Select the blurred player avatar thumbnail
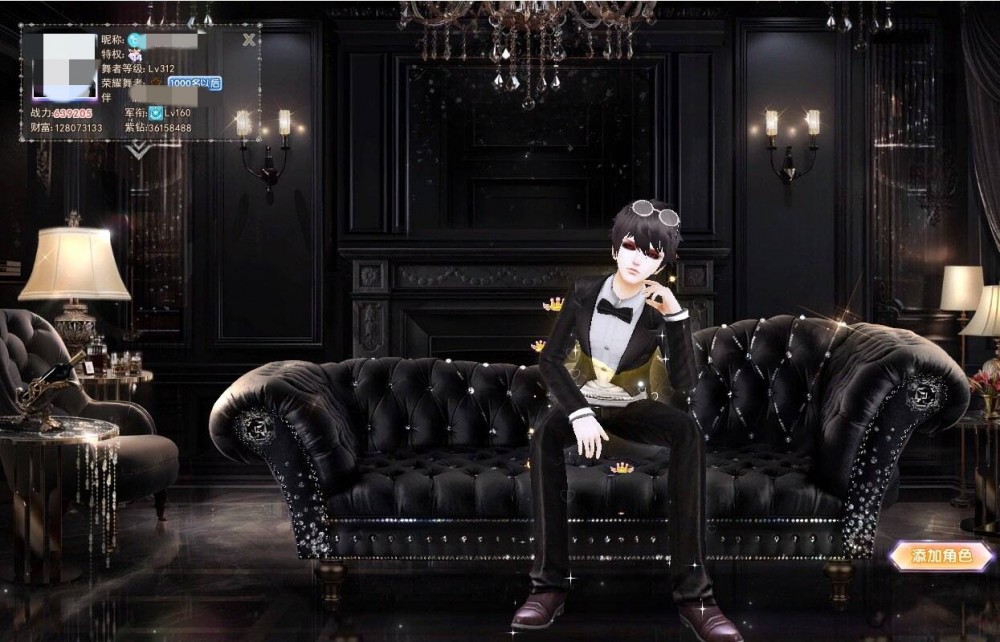 click(66, 65)
